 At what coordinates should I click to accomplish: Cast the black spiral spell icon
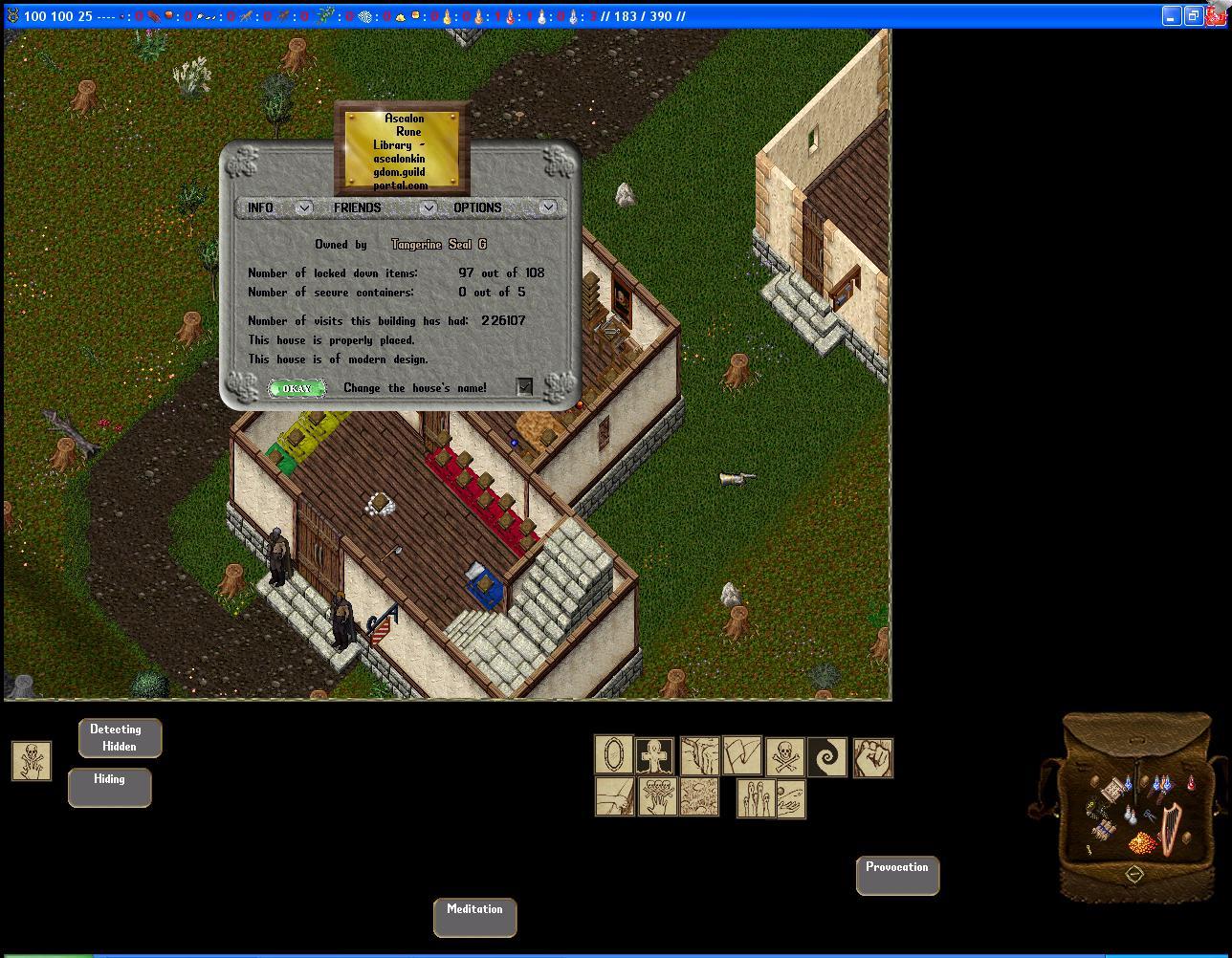coord(827,756)
